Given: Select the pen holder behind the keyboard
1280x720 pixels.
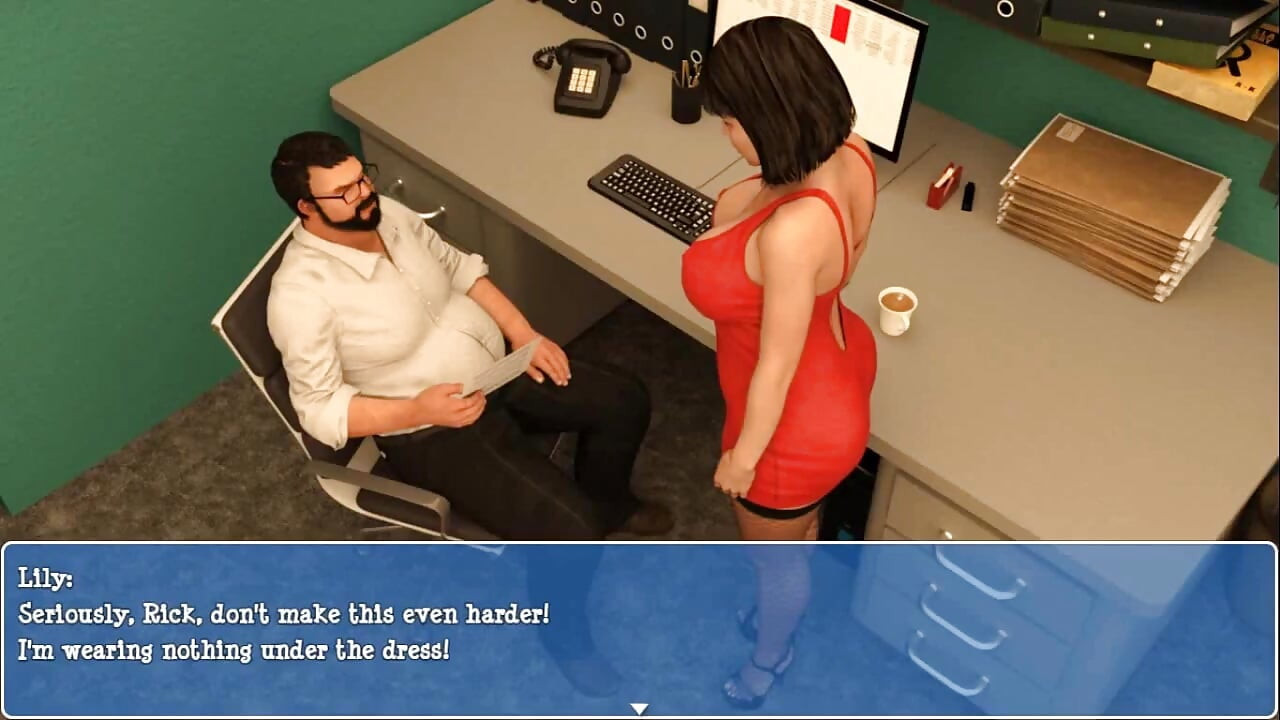Looking at the screenshot, I should click(x=685, y=90).
